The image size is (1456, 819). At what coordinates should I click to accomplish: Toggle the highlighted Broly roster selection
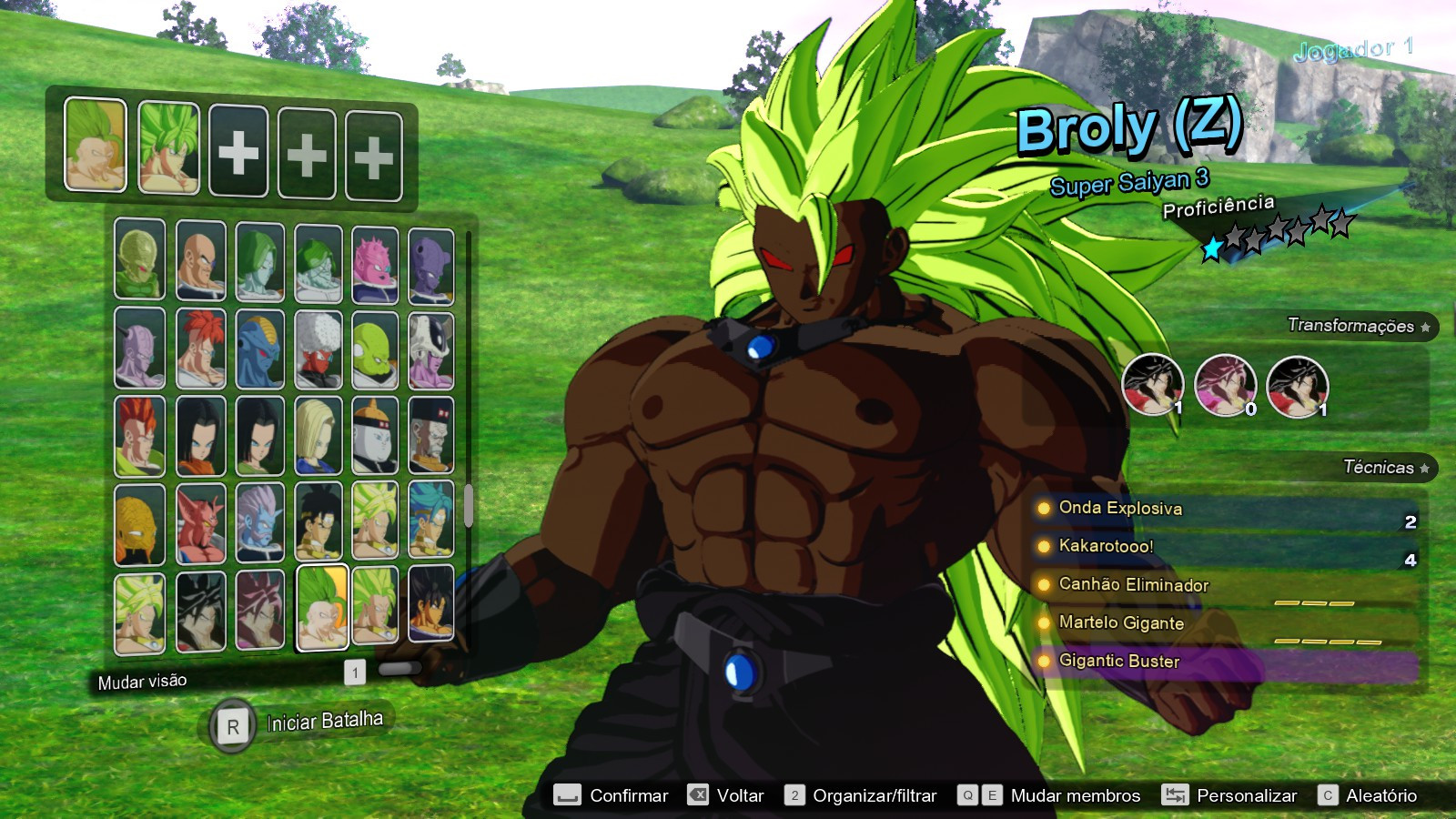point(321,609)
